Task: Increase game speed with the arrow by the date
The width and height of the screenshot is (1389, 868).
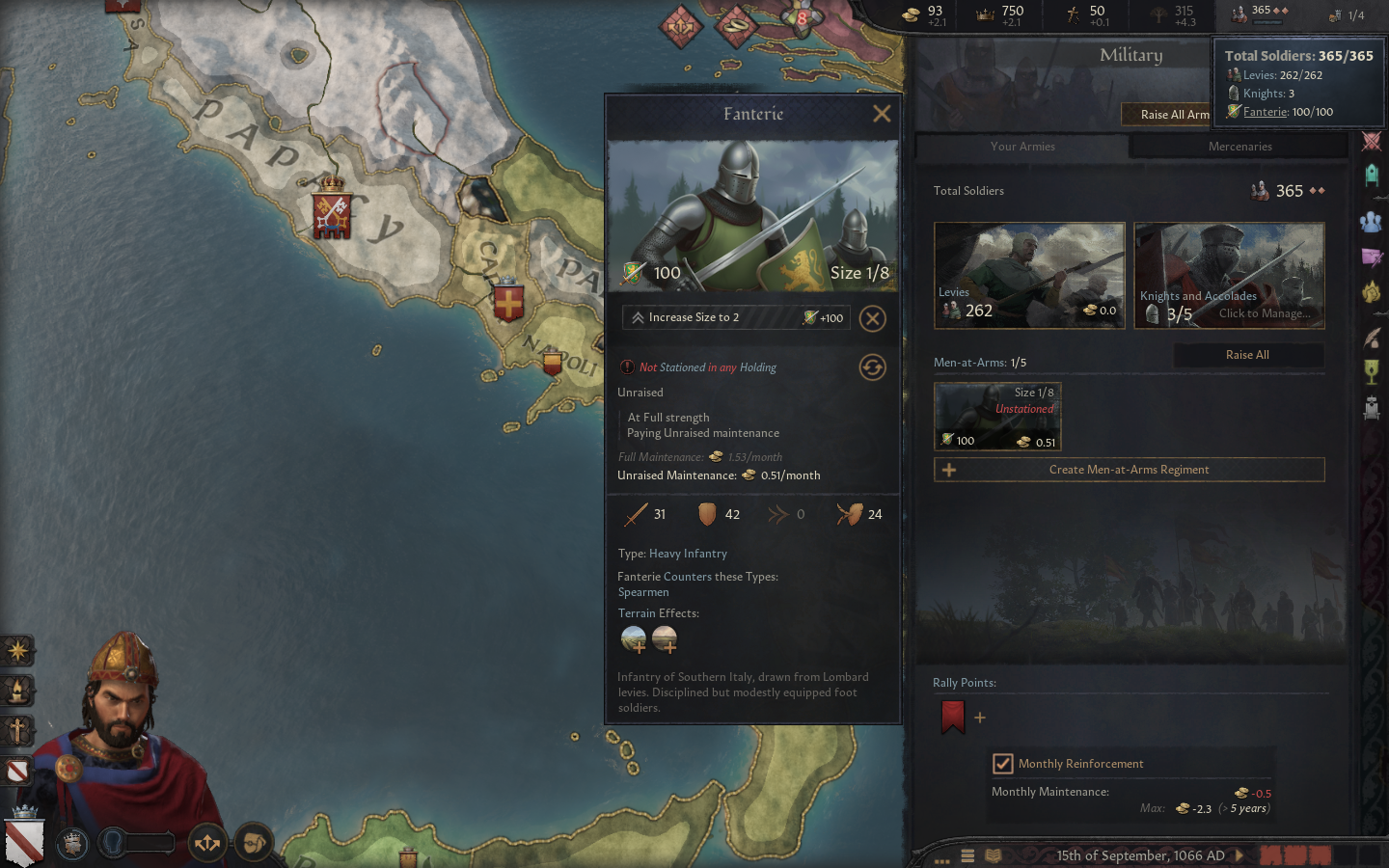Action: pyautogui.click(x=1239, y=855)
